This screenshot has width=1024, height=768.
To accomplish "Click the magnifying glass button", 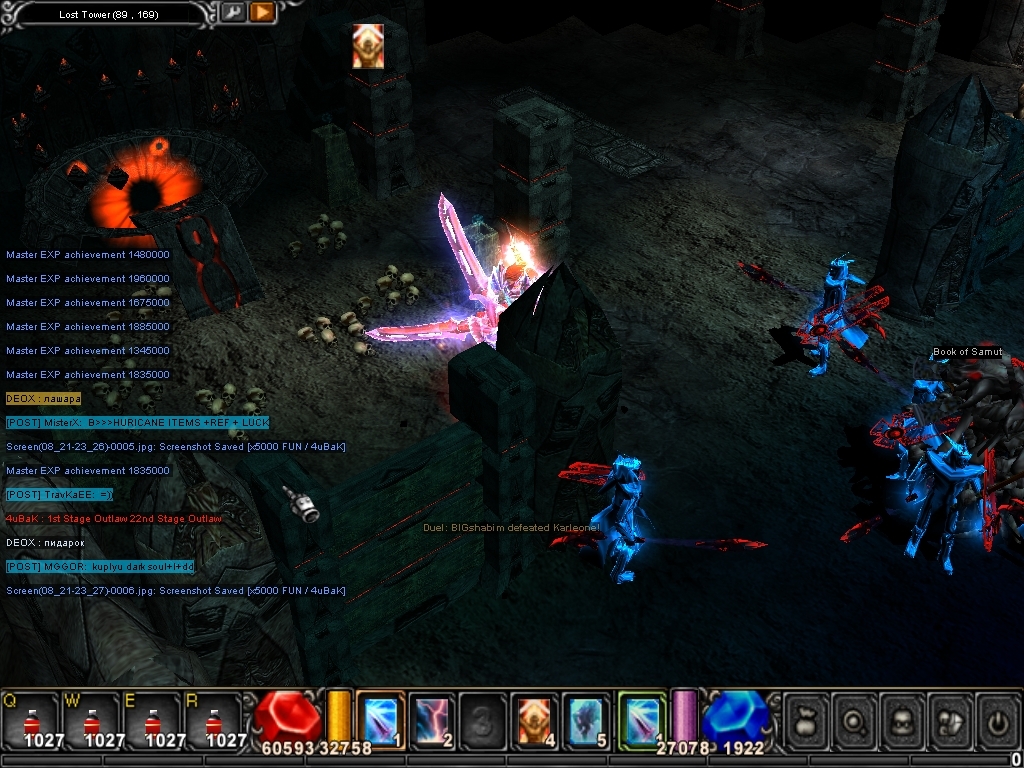I will pos(855,720).
